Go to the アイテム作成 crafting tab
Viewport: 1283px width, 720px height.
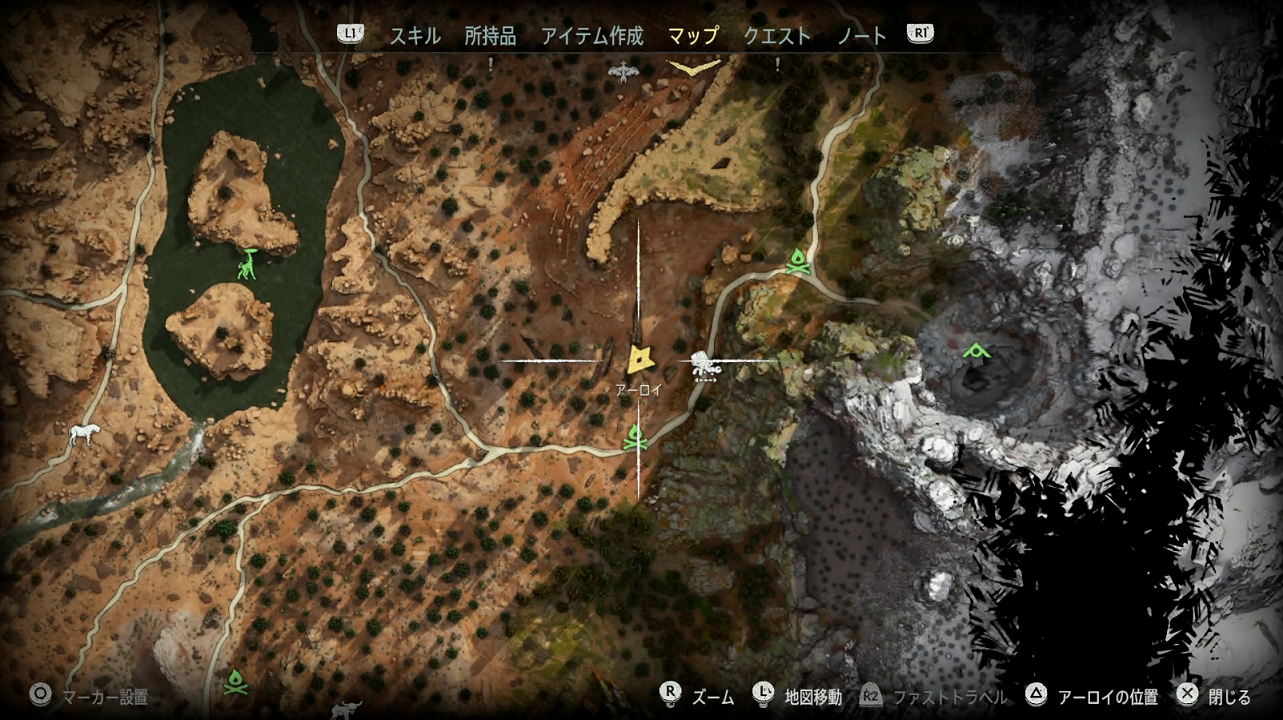click(592, 36)
